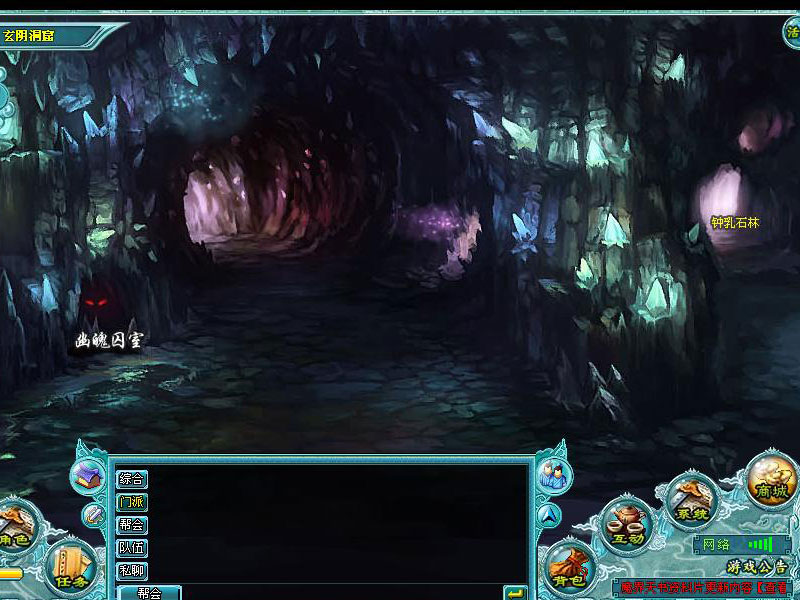Click the chat send arrow button
The image size is (800, 600).
(x=515, y=593)
